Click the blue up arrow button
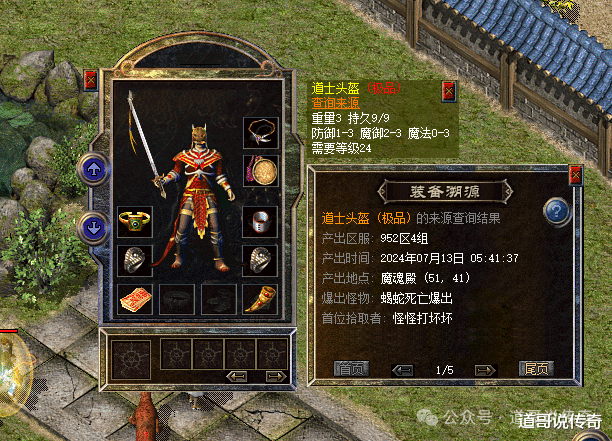 tap(92, 169)
